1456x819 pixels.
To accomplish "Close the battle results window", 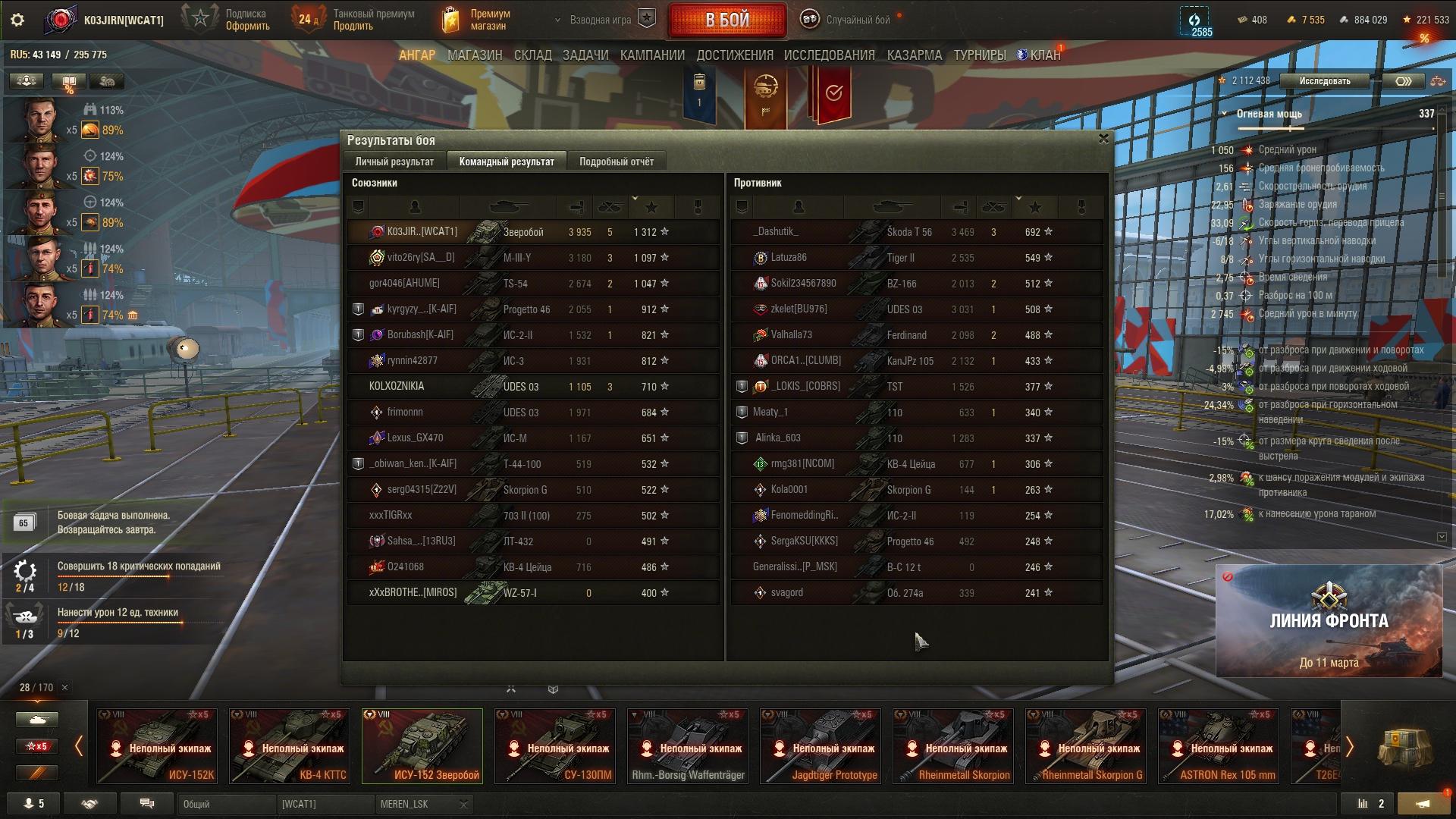I will [x=1103, y=139].
